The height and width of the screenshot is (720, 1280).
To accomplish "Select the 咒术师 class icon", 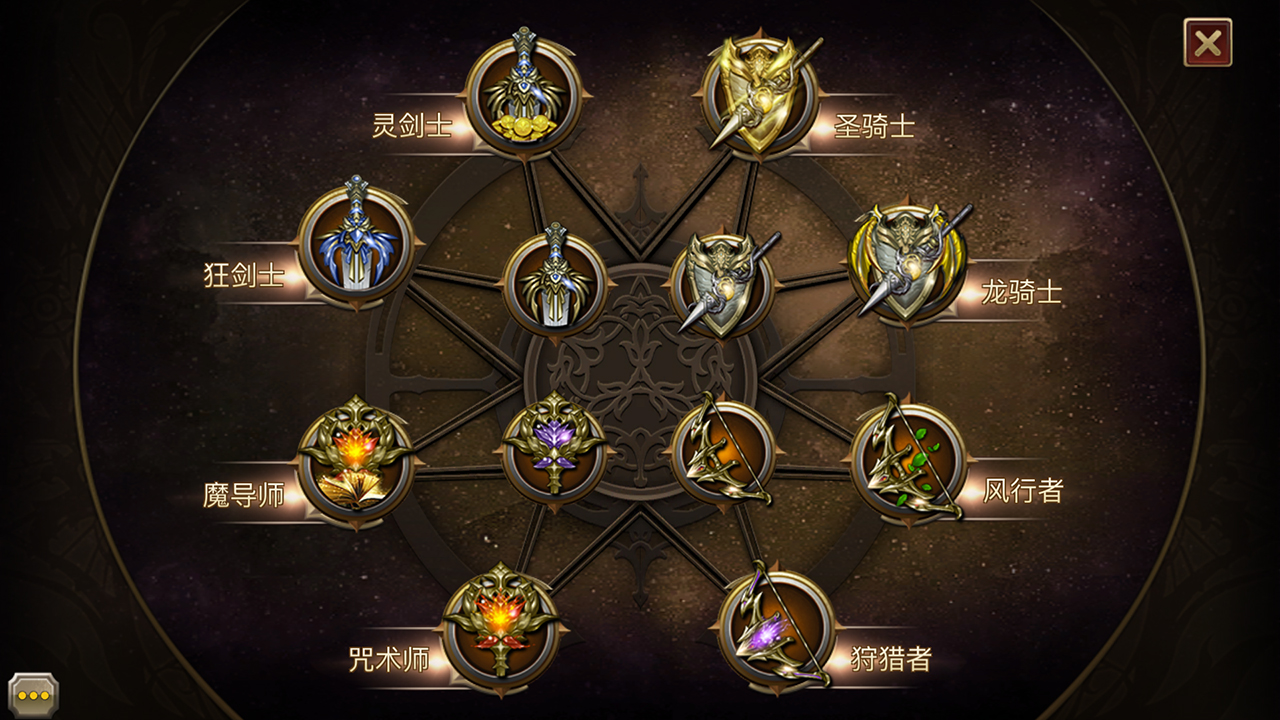I will pos(500,630).
